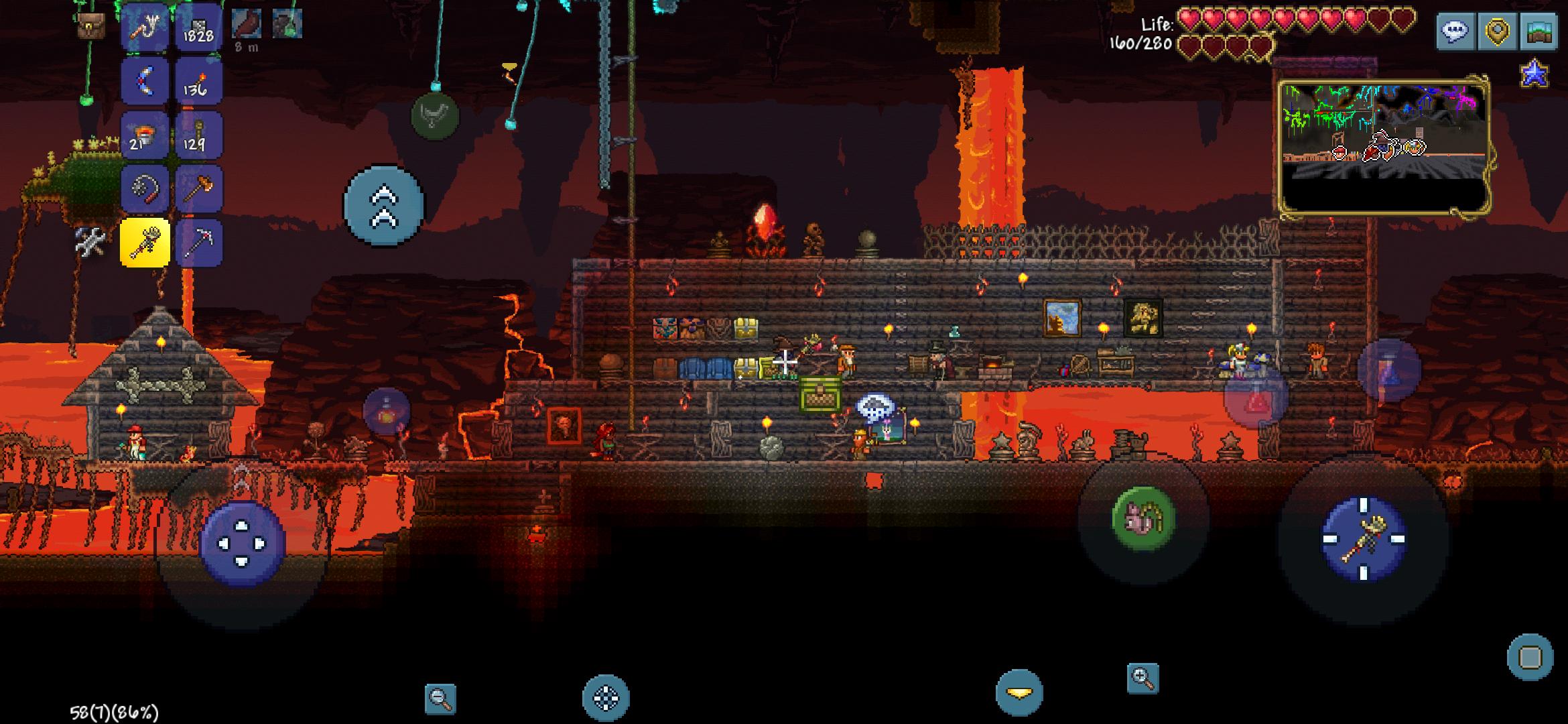Tap the blue mana star icon

(x=1534, y=74)
